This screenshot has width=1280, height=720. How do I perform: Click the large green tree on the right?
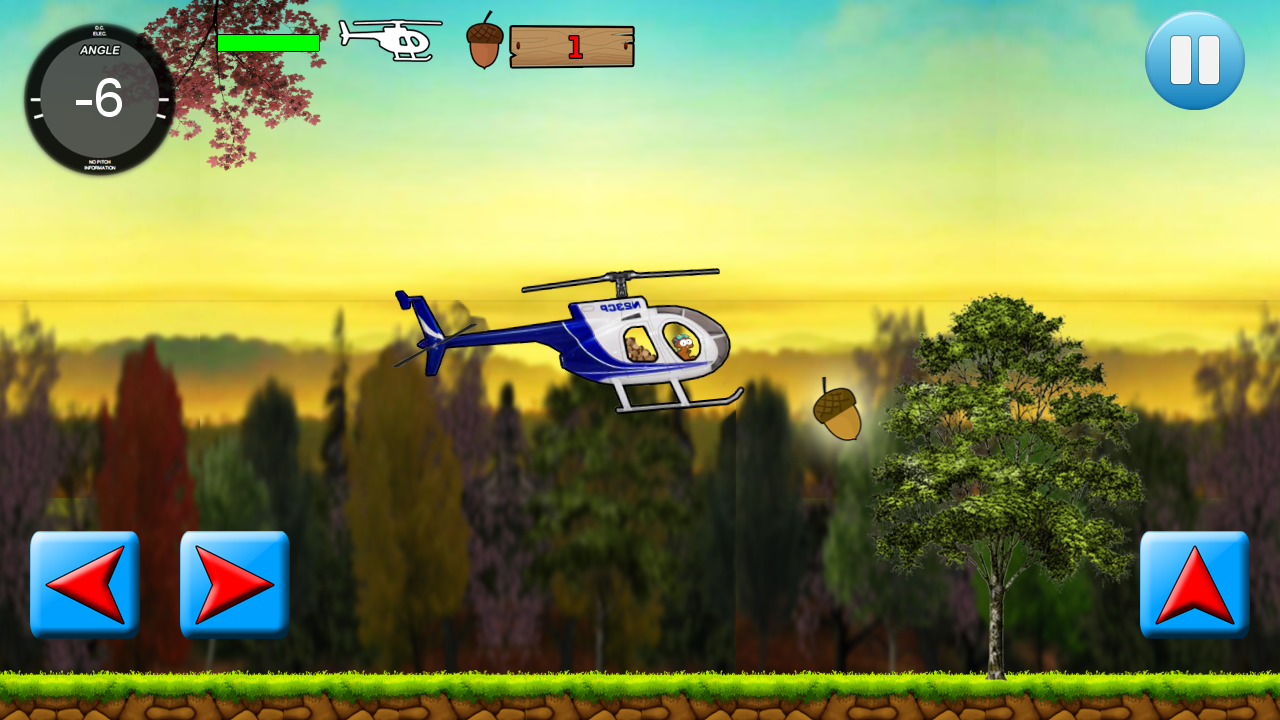(990, 450)
